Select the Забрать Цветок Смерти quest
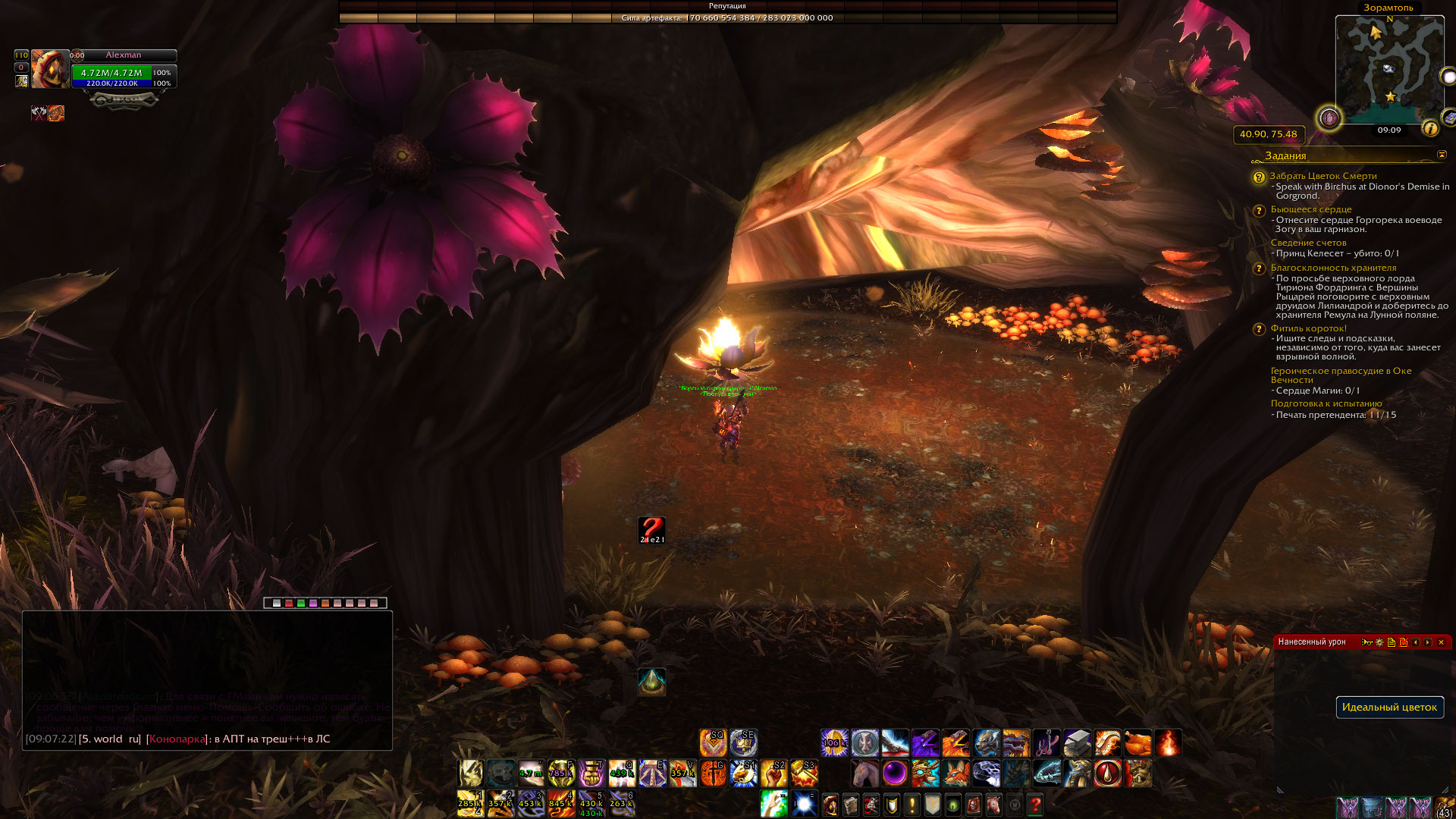1456x819 pixels. 1323,176
